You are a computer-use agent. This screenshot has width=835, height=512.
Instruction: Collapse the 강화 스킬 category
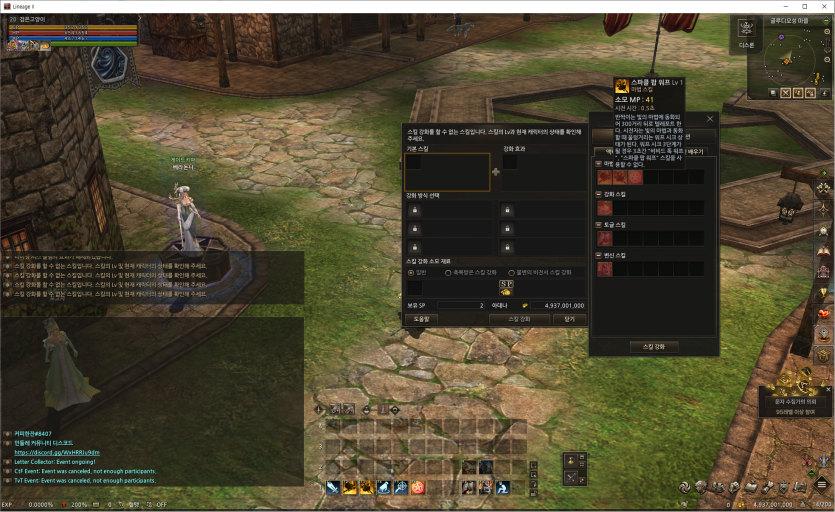599,194
